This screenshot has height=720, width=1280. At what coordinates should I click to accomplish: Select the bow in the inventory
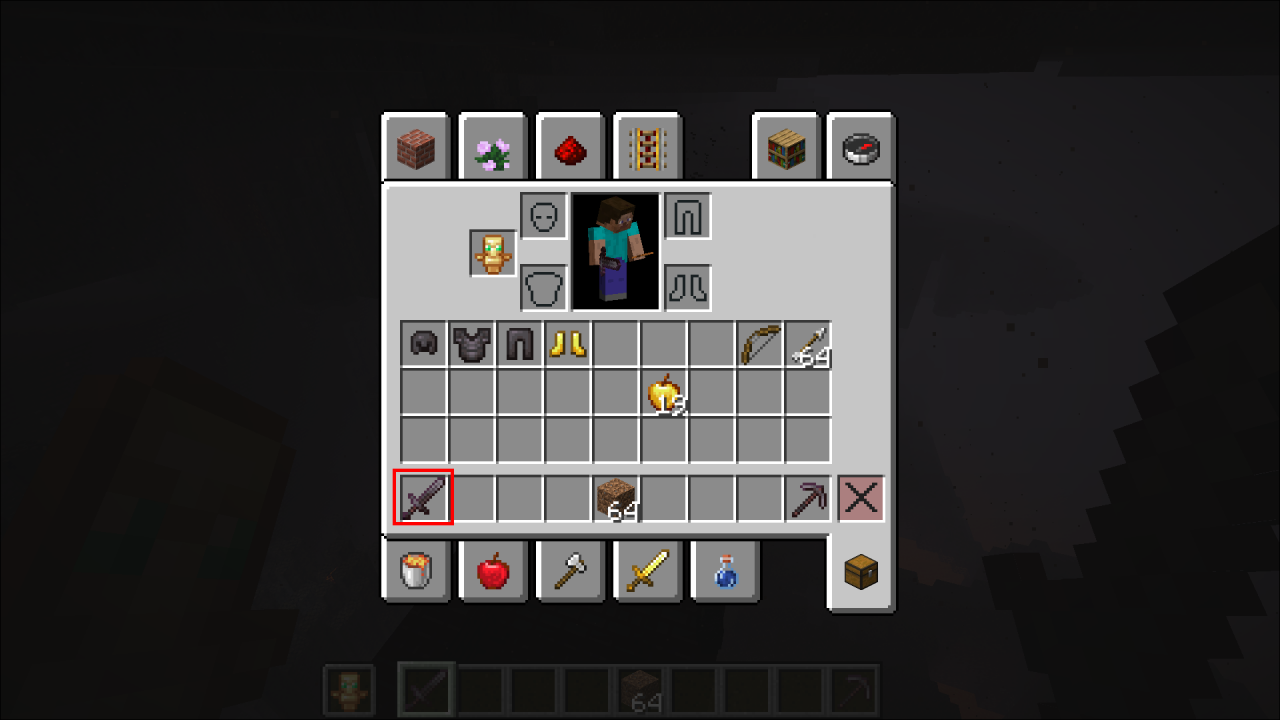pyautogui.click(x=759, y=344)
